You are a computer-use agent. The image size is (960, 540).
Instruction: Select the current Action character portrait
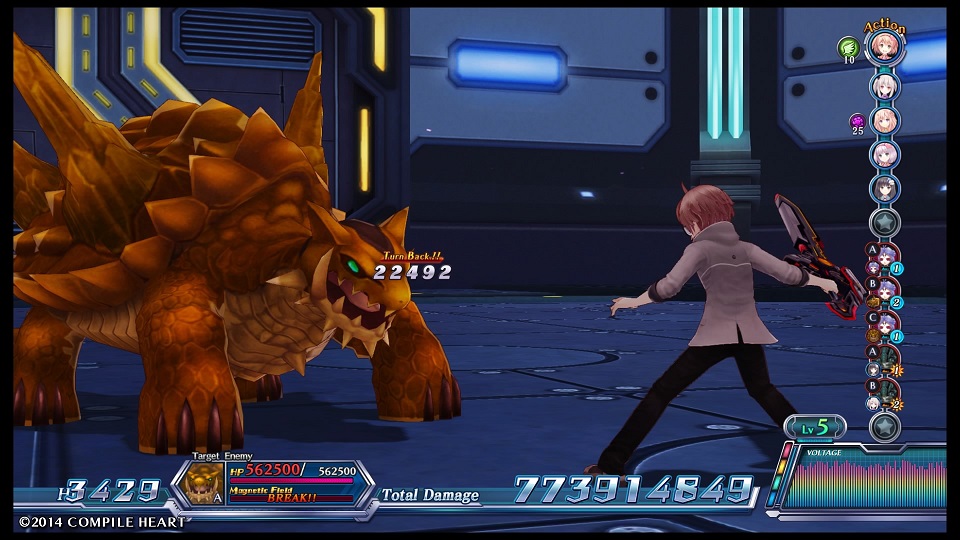point(885,50)
